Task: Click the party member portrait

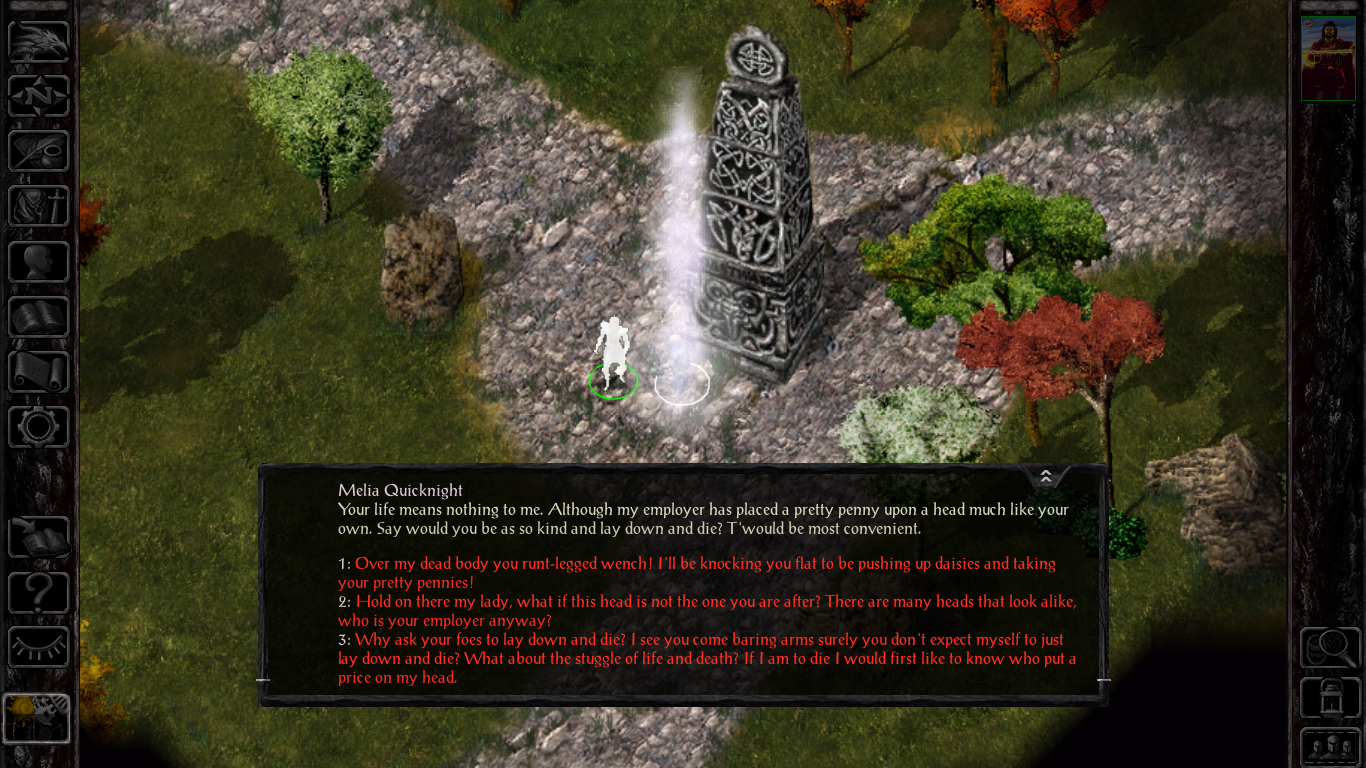Action: [x=1328, y=58]
